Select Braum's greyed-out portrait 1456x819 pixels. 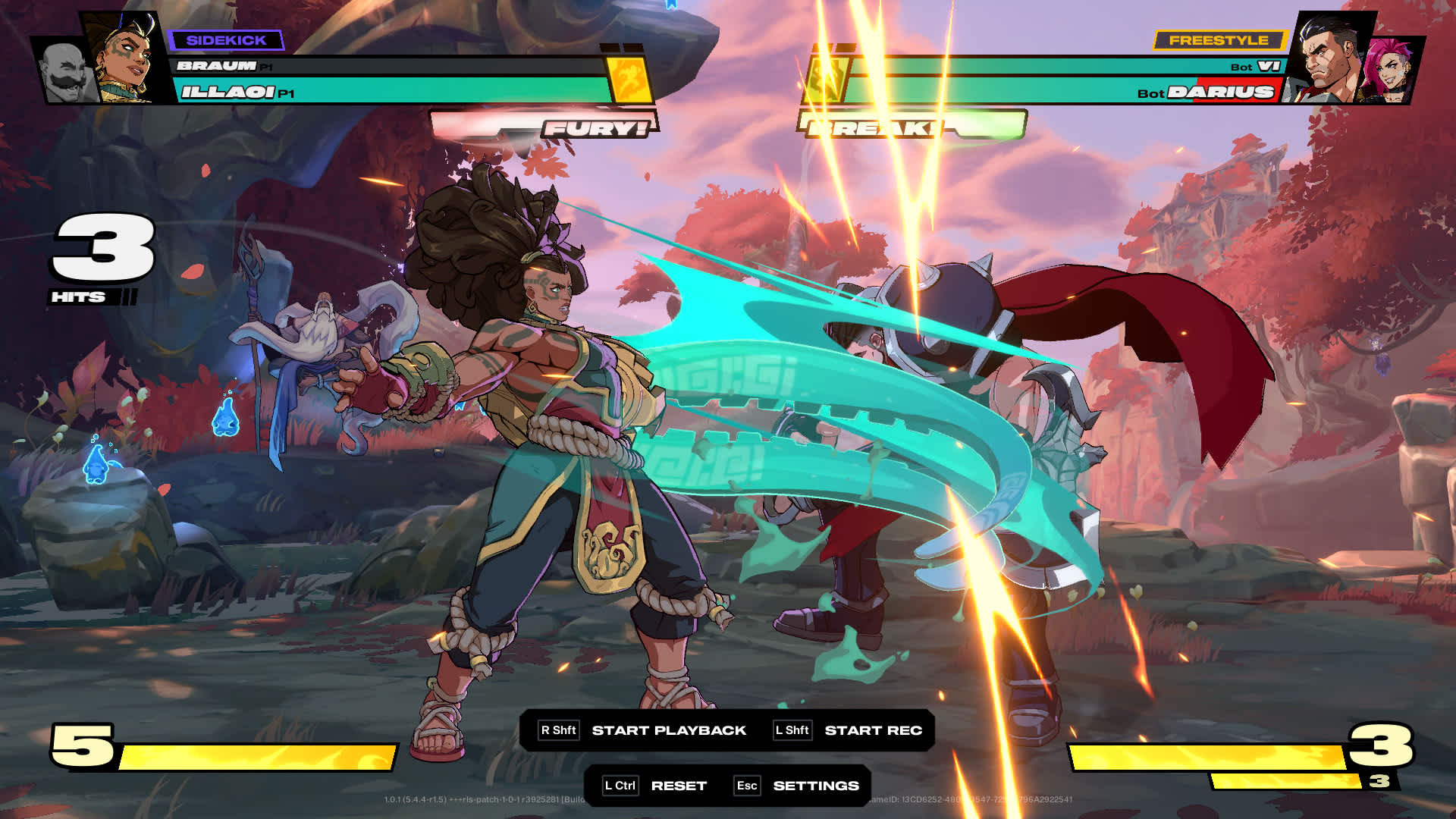point(64,74)
